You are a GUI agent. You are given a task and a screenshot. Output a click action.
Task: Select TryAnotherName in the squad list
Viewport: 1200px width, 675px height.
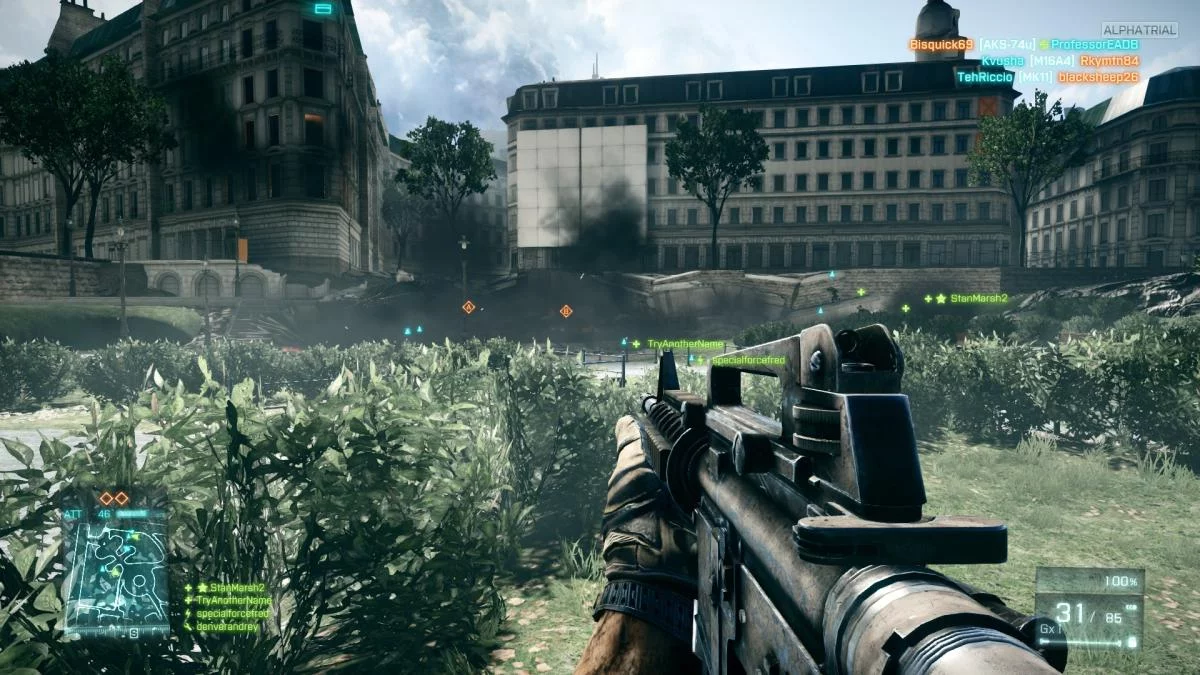coord(234,600)
